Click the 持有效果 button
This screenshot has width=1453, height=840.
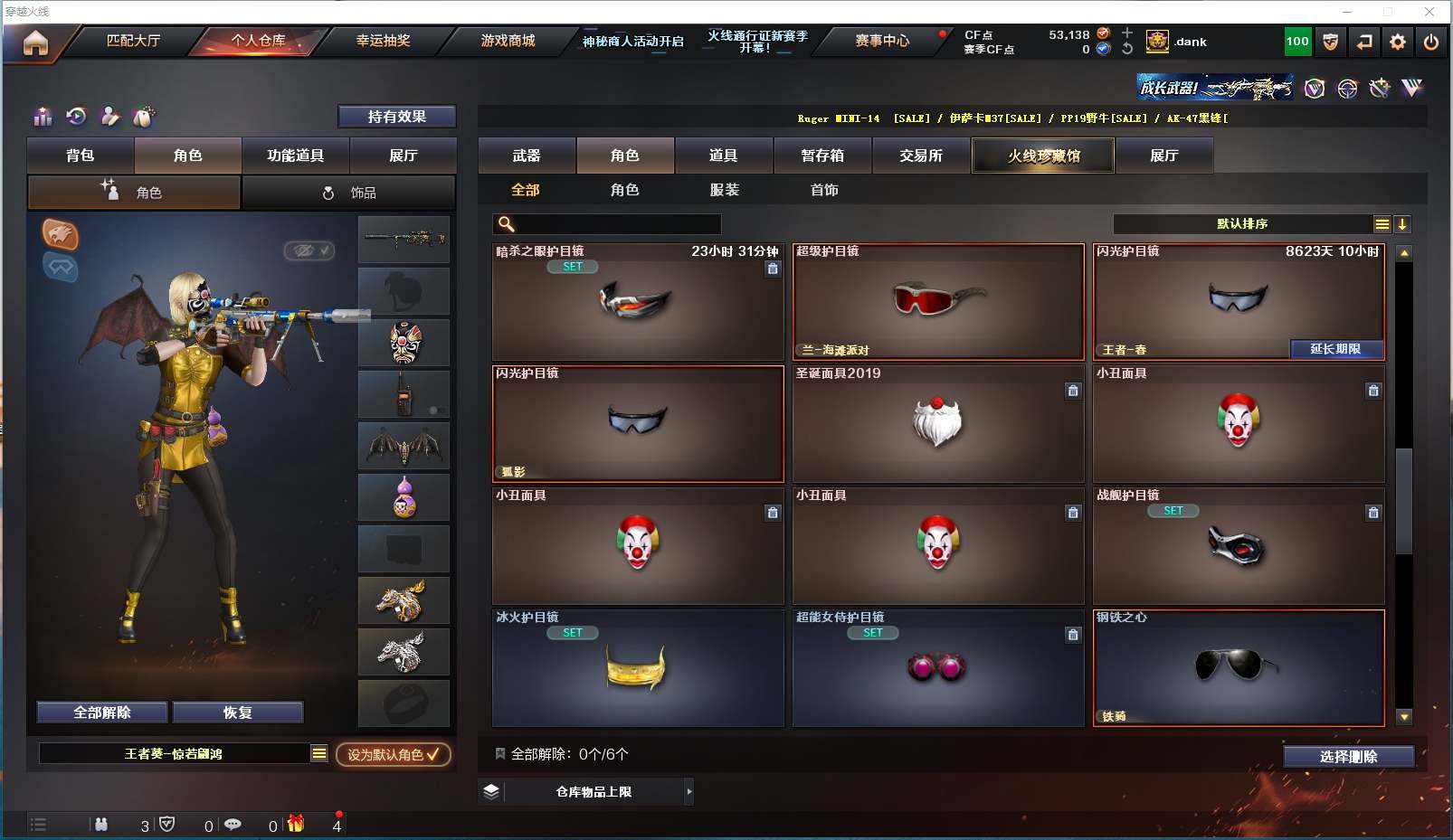(396, 117)
